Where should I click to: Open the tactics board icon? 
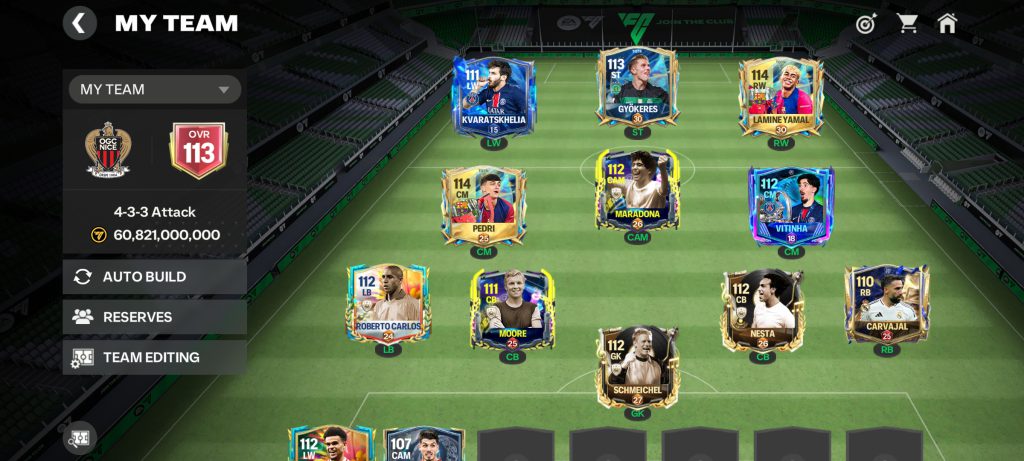click(x=80, y=437)
